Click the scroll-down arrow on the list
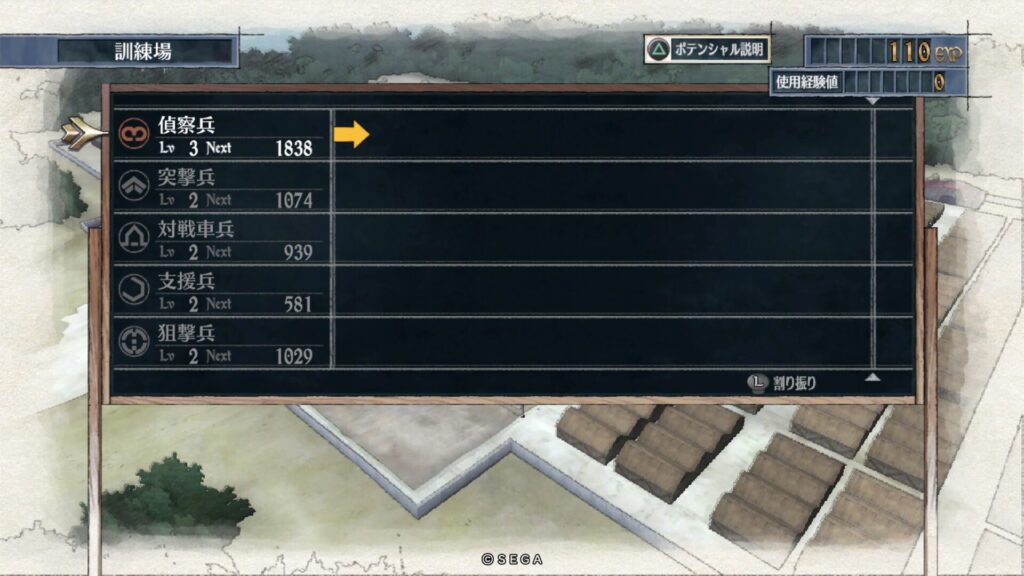This screenshot has width=1024, height=576. click(x=873, y=101)
